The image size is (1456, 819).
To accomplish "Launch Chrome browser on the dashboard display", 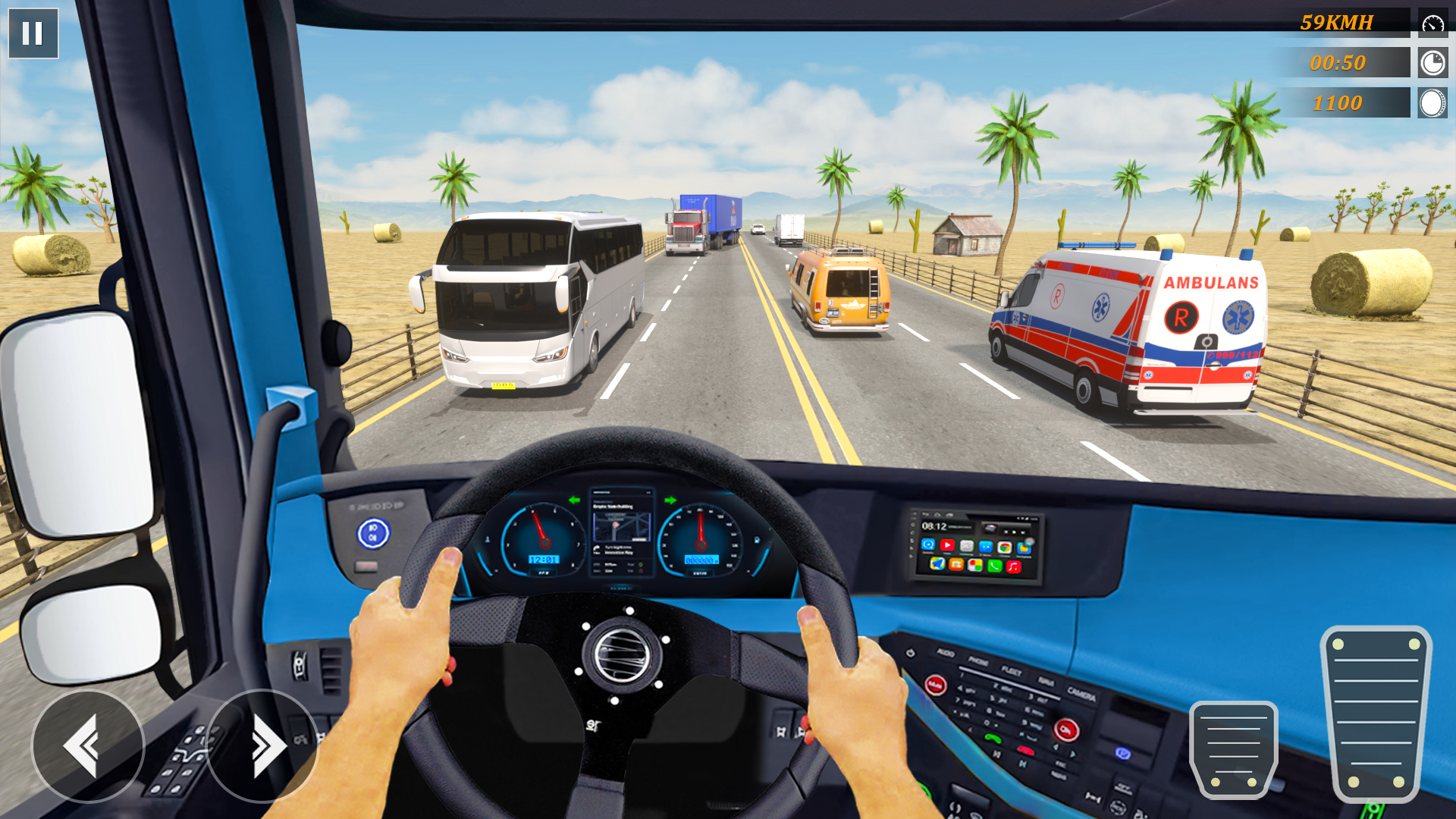I will (1006, 548).
